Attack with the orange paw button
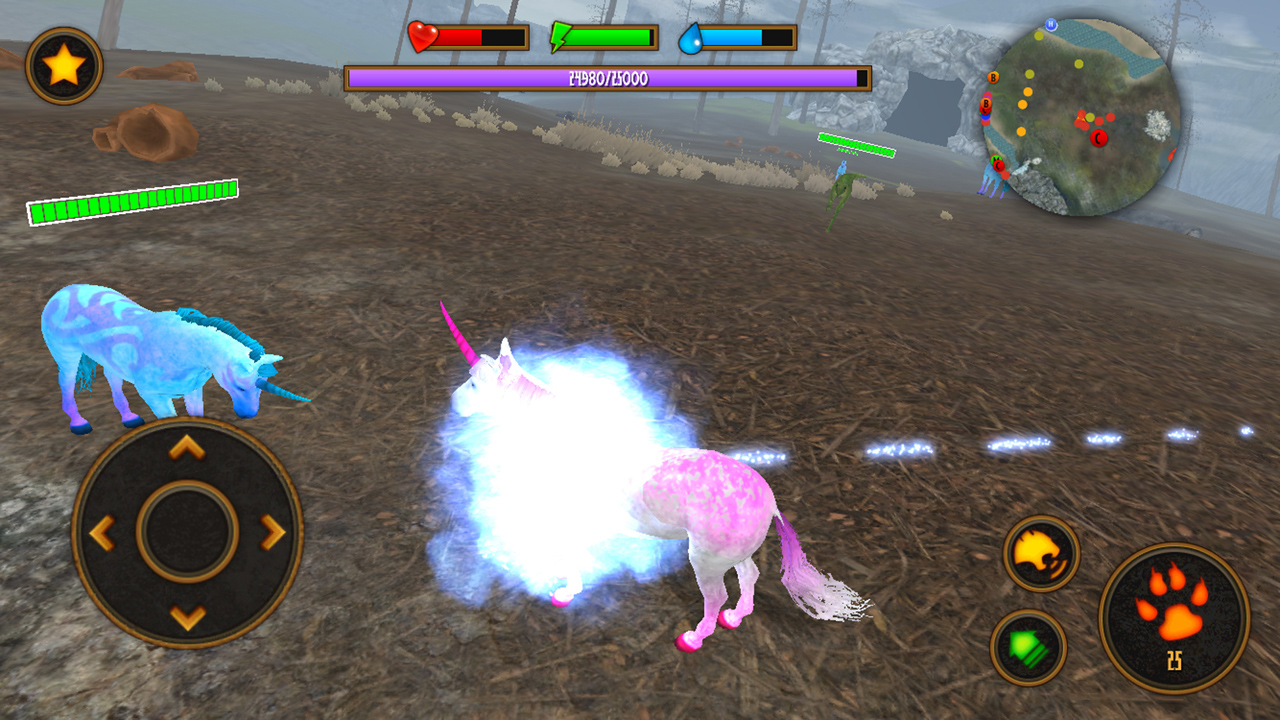Viewport: 1280px width, 720px height. (x=1174, y=618)
